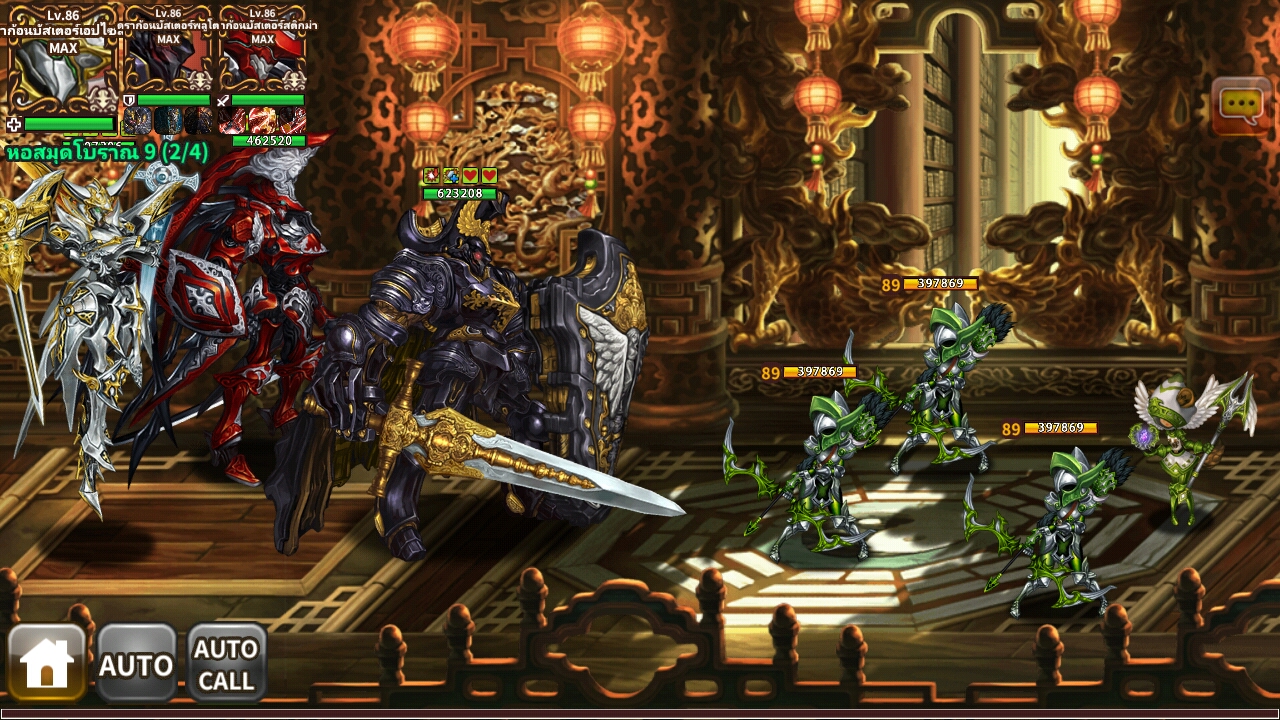Tap the sword-plus buff icon above the black knight
Image resolution: width=1280 pixels, height=720 pixels.
(x=451, y=174)
